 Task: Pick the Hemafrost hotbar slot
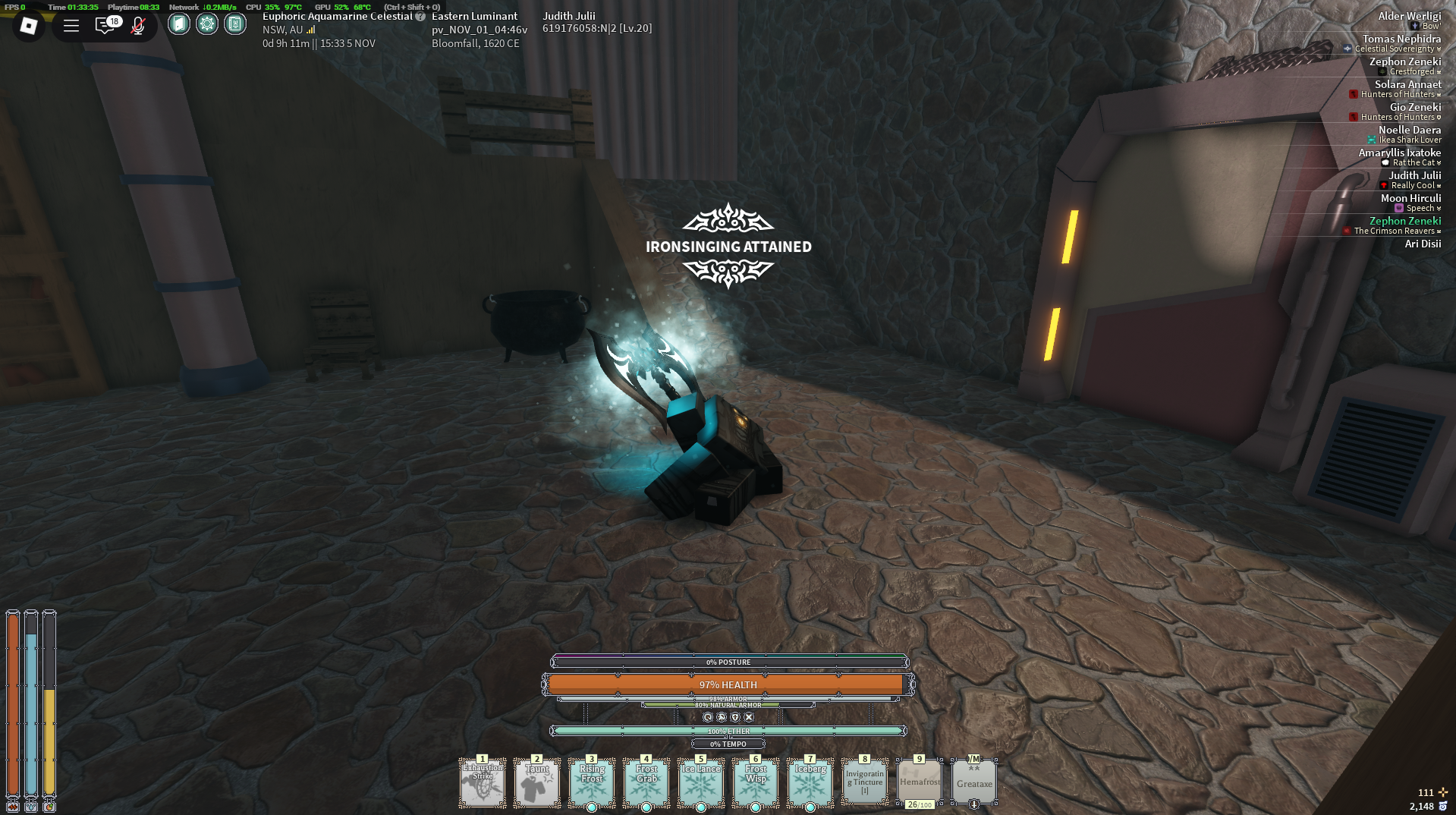(920, 782)
